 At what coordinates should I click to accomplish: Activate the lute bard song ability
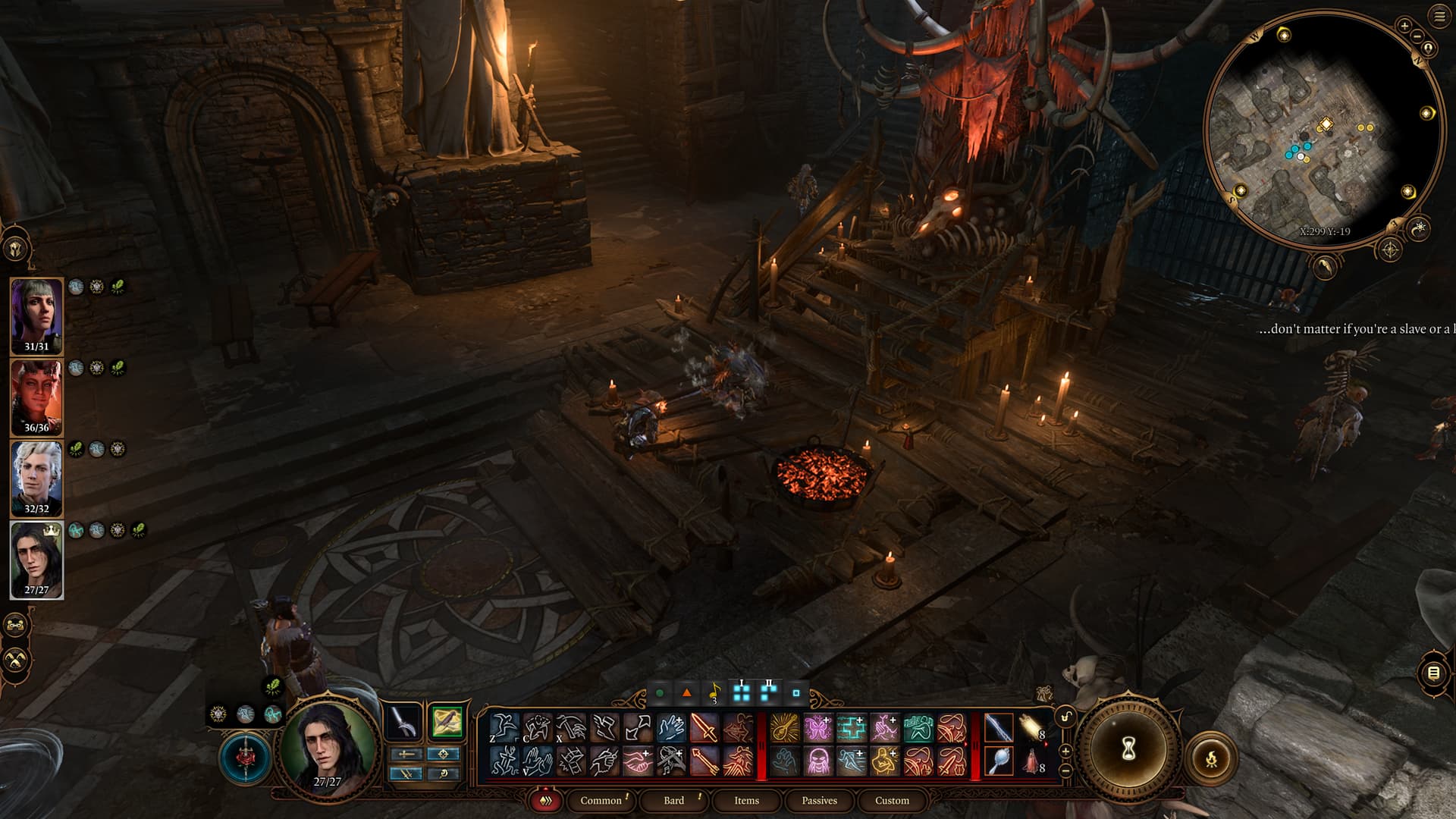click(785, 728)
